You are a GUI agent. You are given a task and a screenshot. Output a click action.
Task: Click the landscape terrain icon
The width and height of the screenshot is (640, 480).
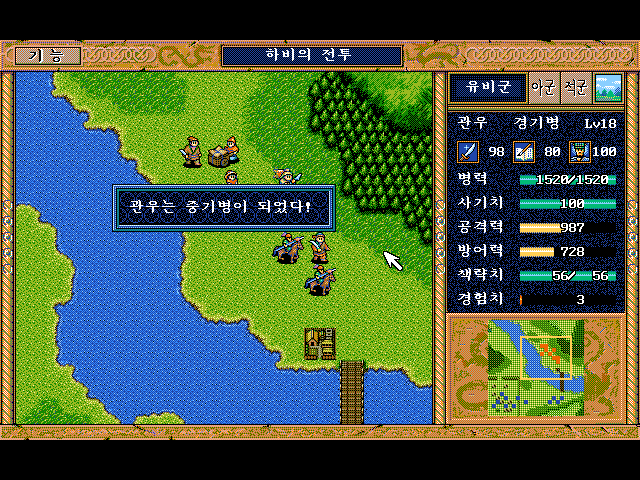pyautogui.click(x=607, y=88)
